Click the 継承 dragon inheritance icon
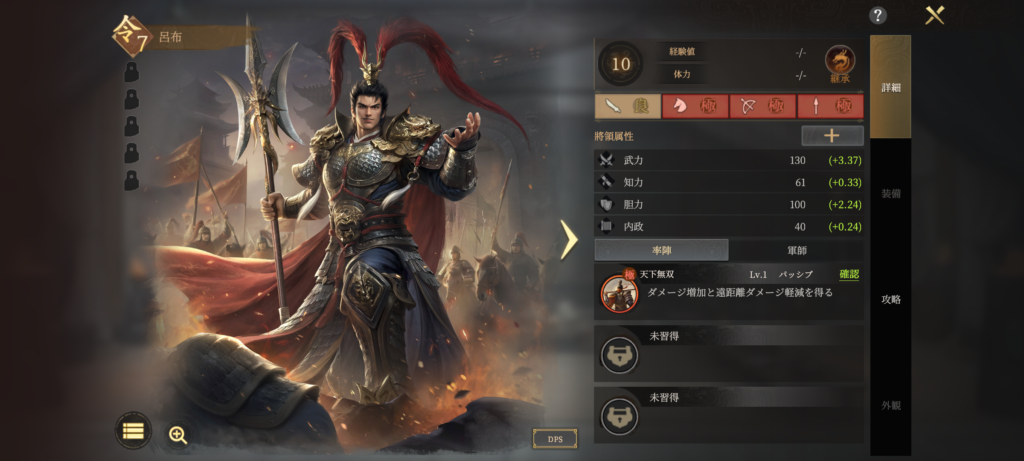Viewport: 1024px width, 461px height. point(839,63)
